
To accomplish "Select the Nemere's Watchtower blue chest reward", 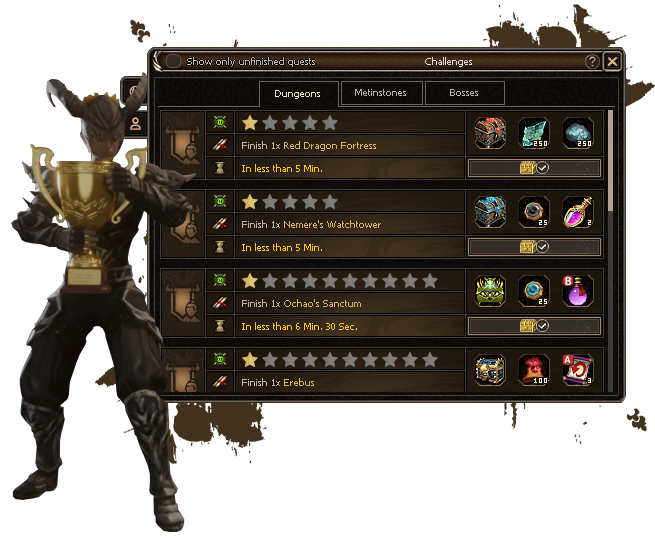I will tap(490, 212).
